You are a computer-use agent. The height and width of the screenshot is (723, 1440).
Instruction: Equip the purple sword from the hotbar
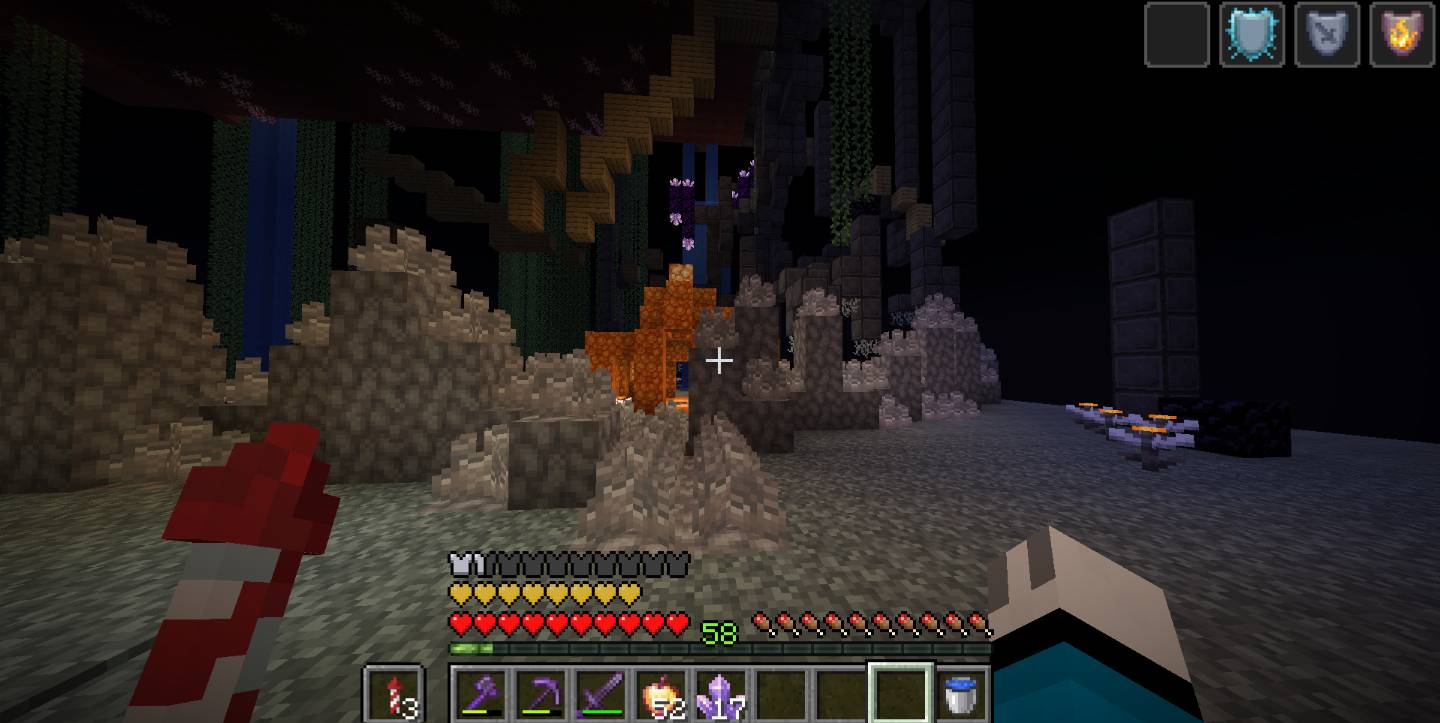point(603,693)
